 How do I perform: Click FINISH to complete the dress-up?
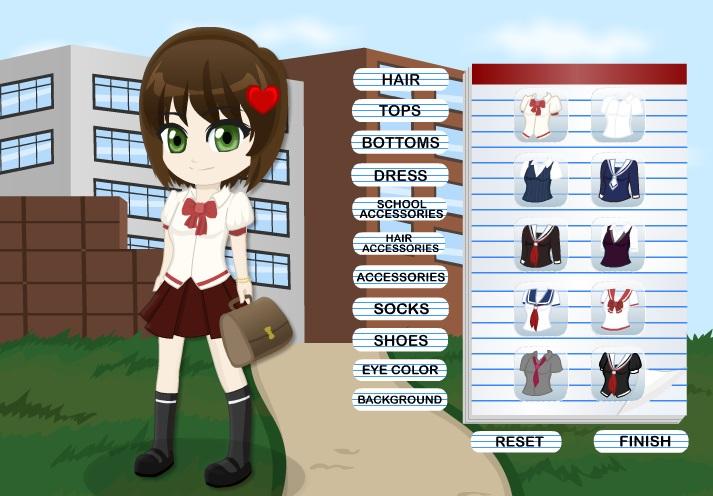click(x=644, y=441)
